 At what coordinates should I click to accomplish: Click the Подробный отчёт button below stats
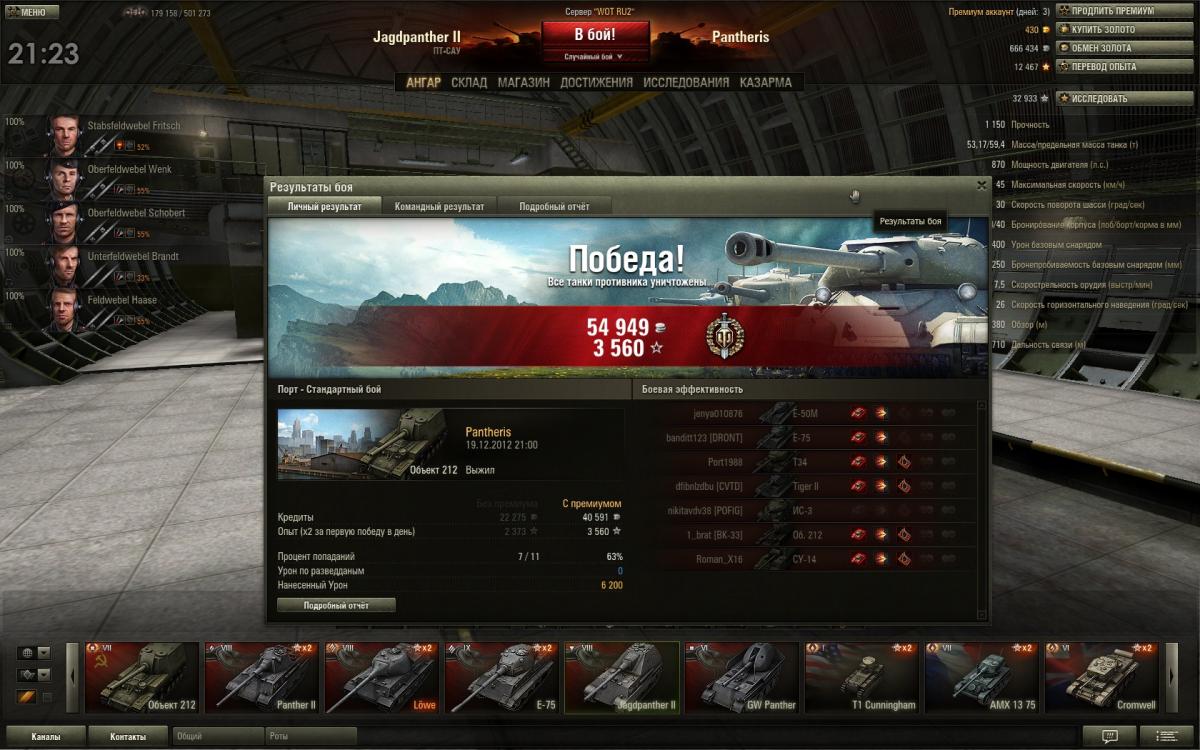coord(336,605)
